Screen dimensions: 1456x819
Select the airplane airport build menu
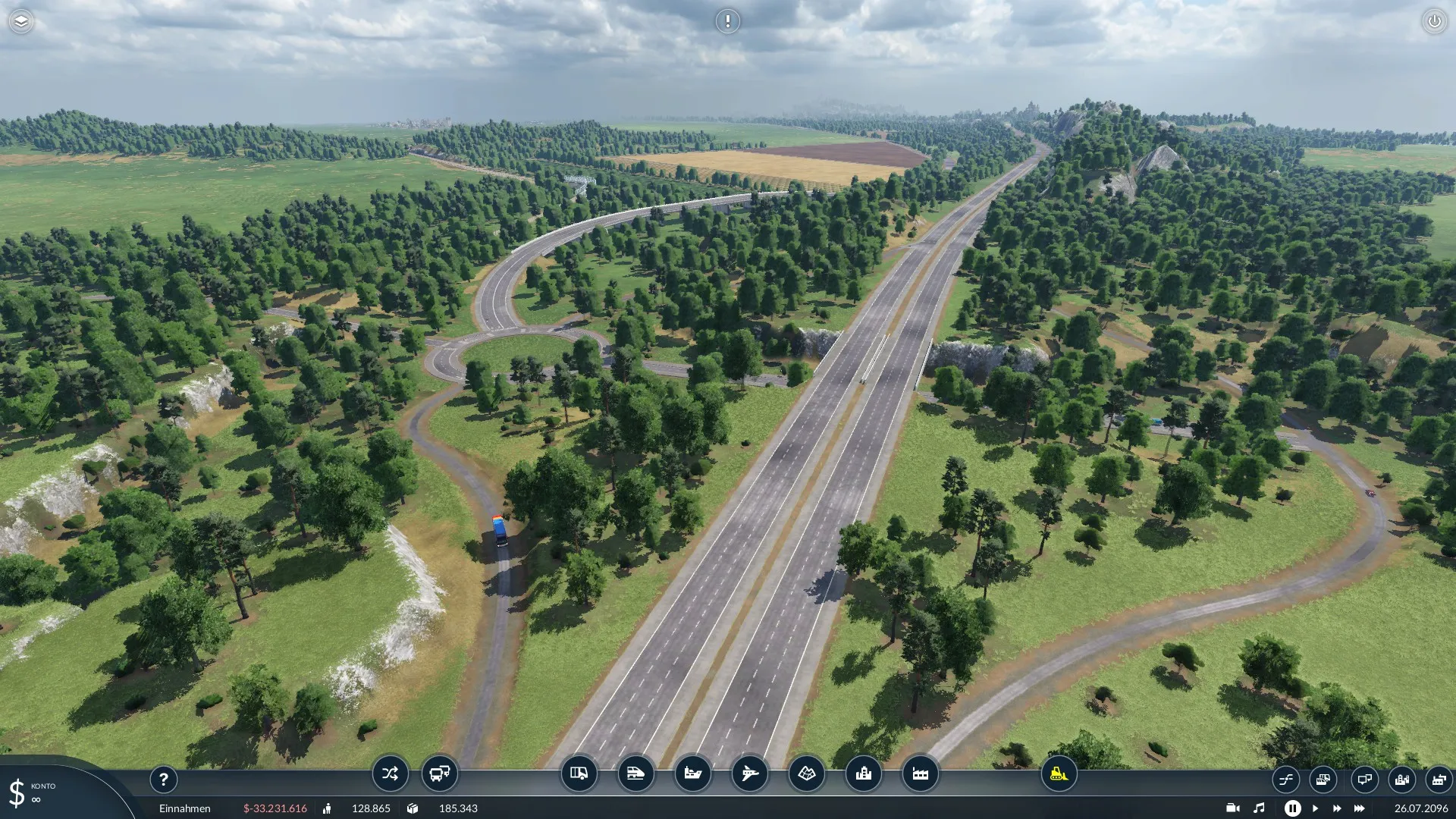(749, 773)
